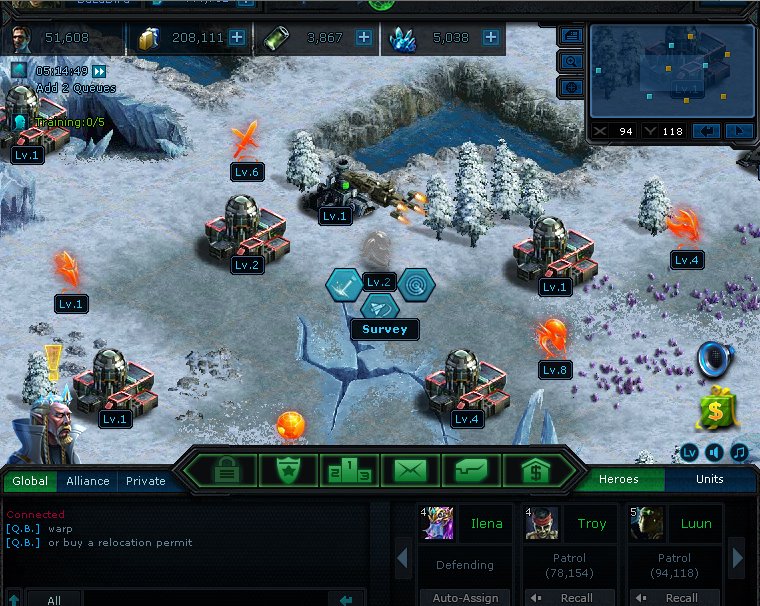Open the minimap magnifier search button

(571, 61)
